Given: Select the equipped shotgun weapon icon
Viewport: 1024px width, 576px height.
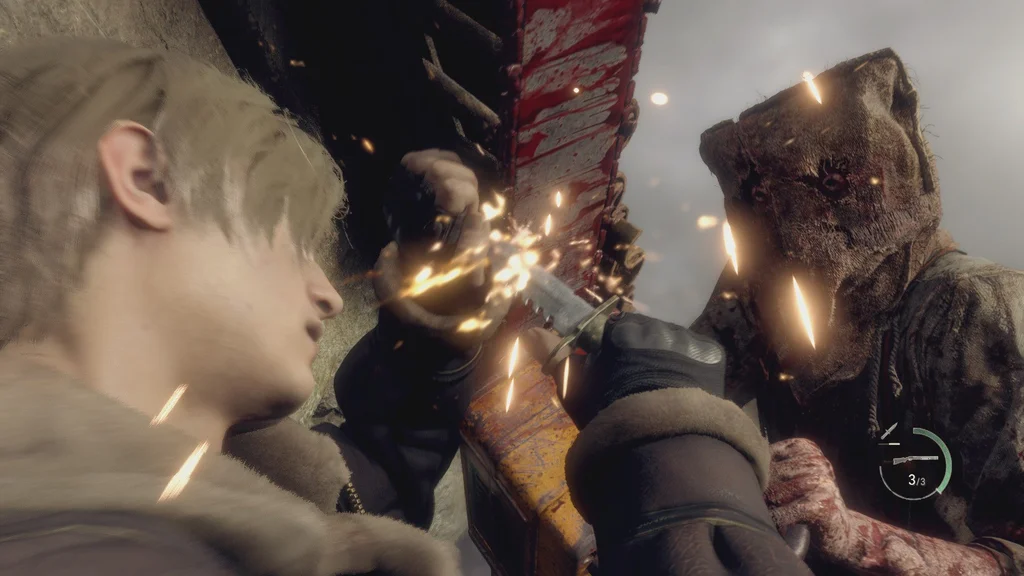Looking at the screenshot, I should click(914, 459).
